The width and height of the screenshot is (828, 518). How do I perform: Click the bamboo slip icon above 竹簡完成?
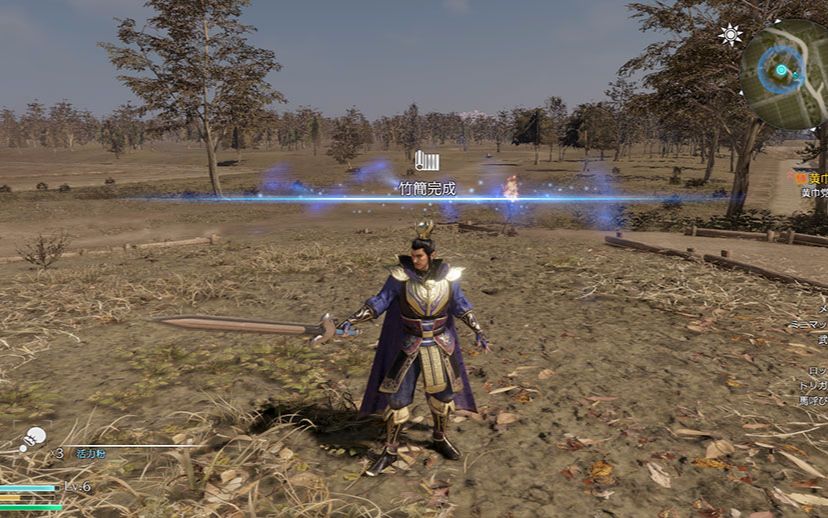[x=427, y=160]
